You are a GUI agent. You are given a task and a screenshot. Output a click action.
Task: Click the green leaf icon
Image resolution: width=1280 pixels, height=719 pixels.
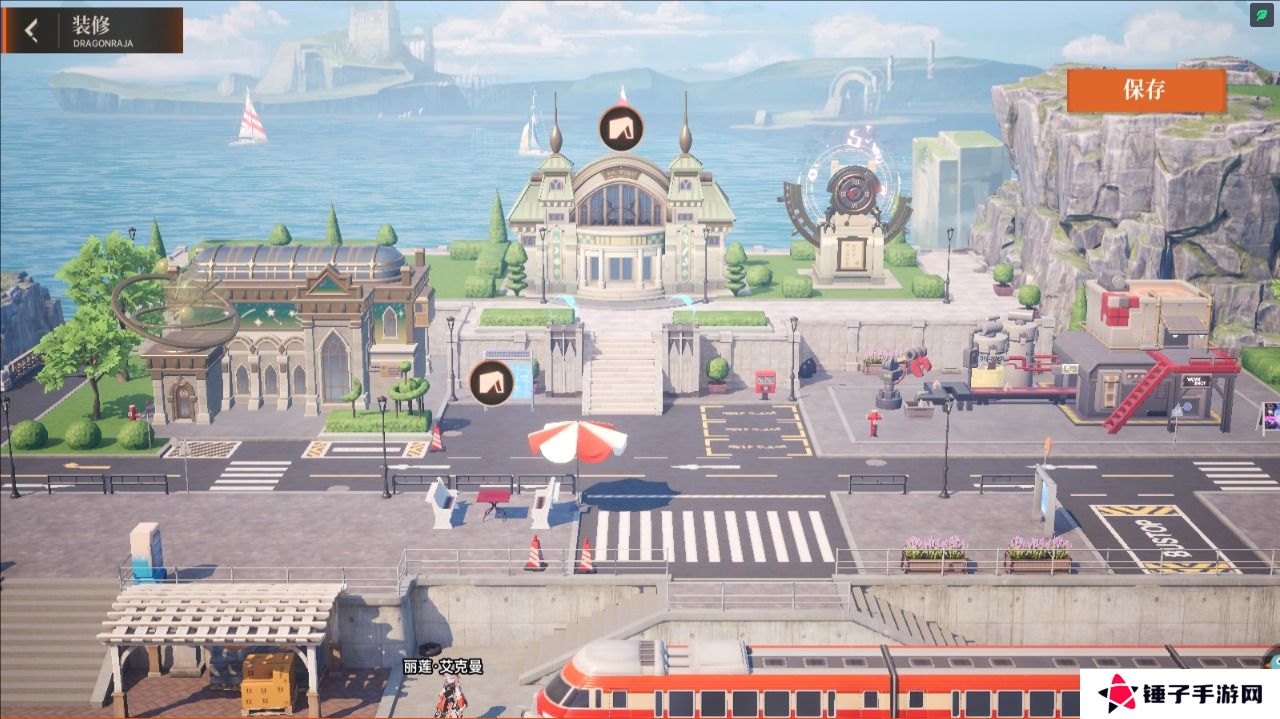(1262, 16)
